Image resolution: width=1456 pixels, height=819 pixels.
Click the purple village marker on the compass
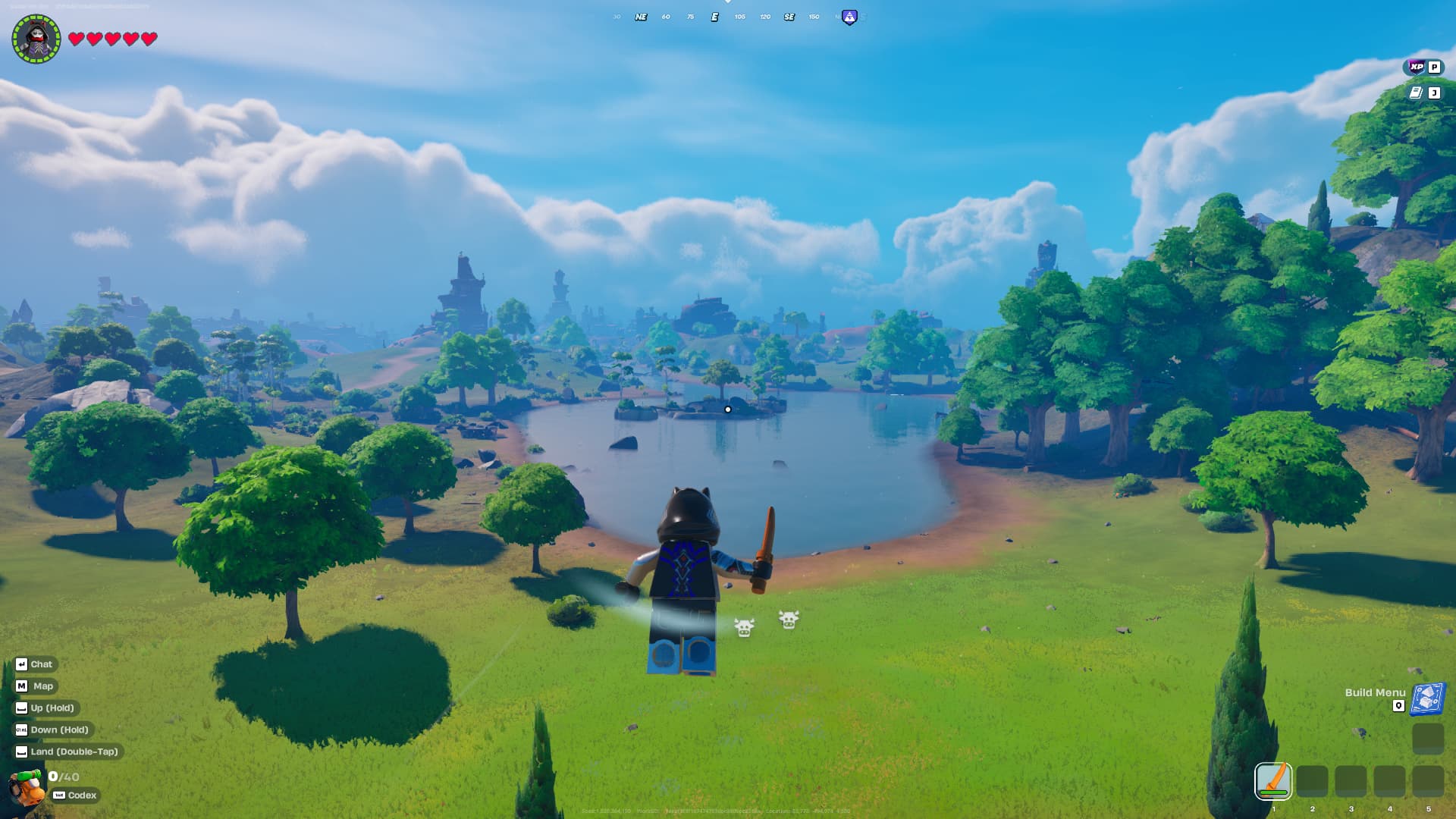(x=850, y=16)
